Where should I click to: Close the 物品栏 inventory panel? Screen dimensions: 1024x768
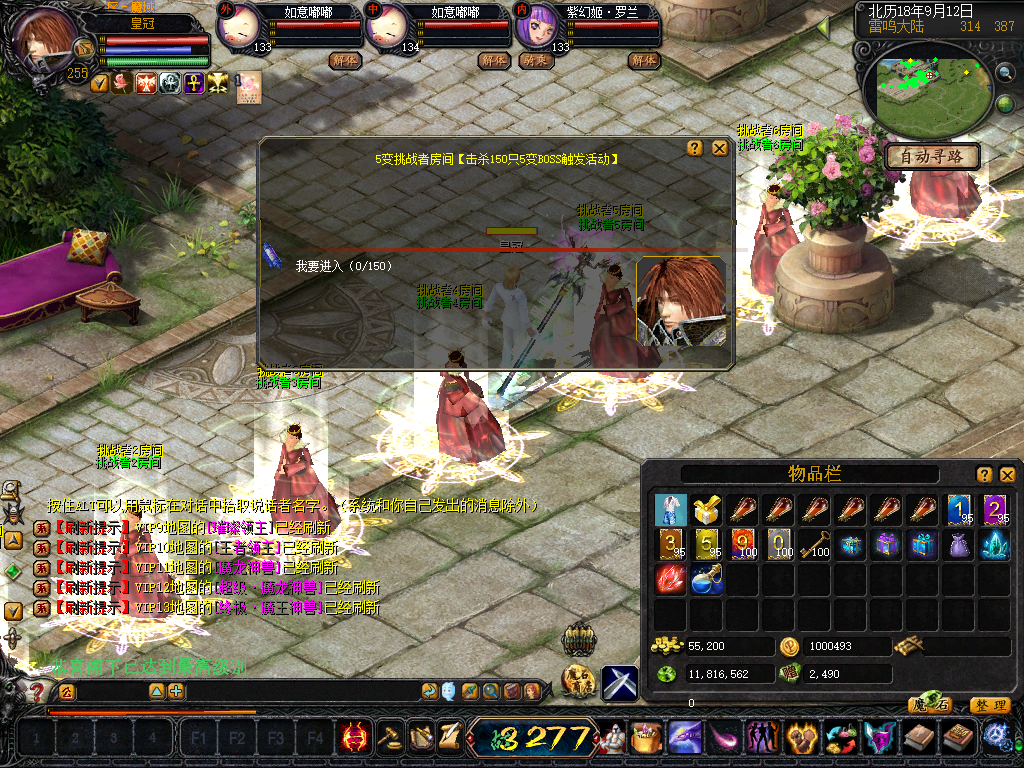coord(1007,475)
